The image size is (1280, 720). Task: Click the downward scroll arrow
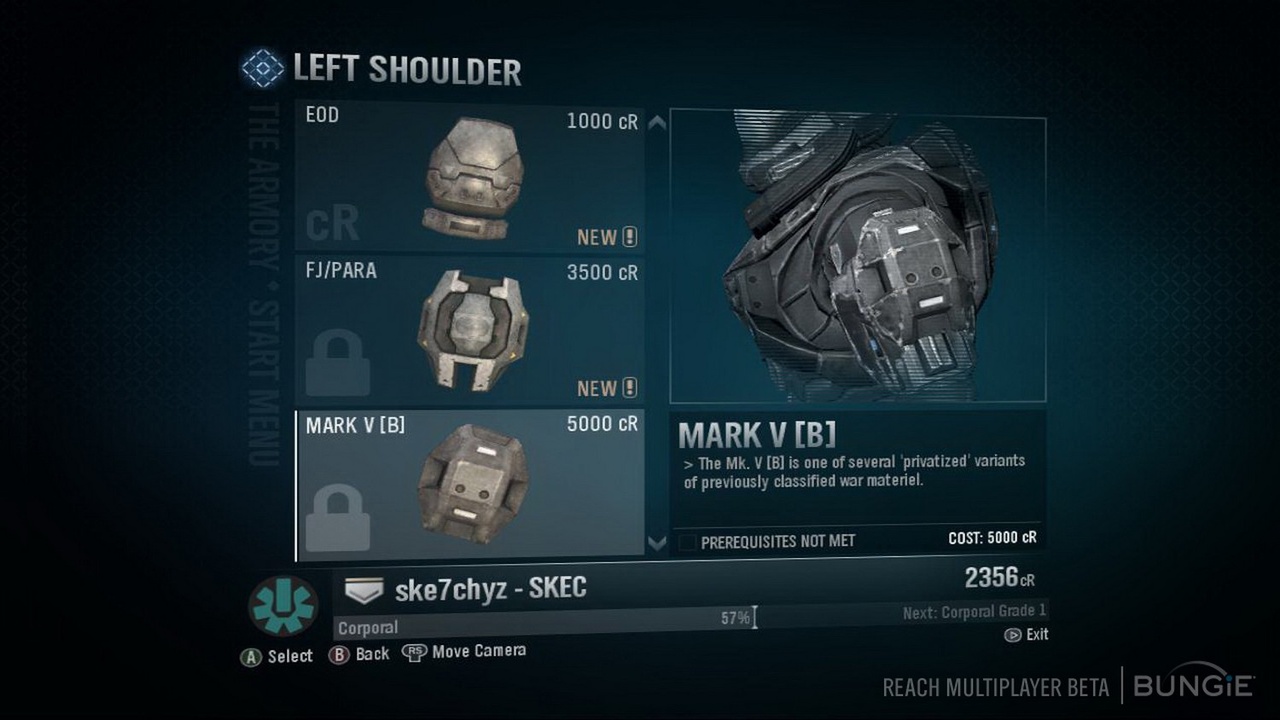(655, 545)
